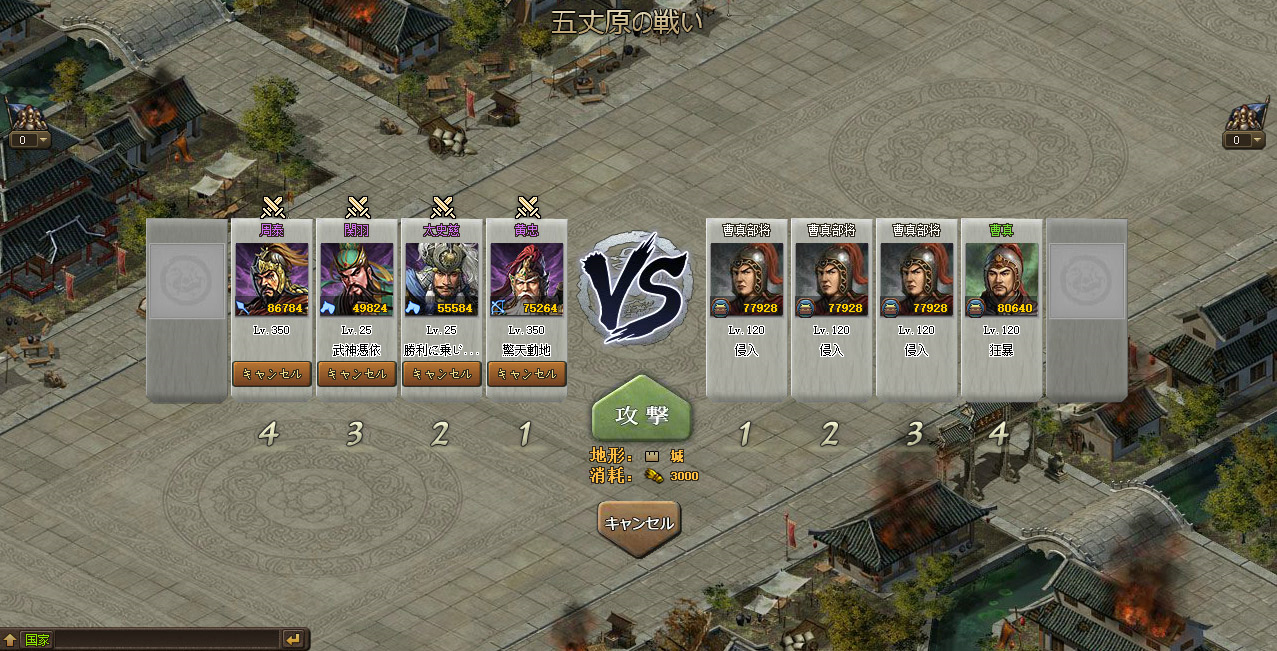The height and width of the screenshot is (651, 1277).
Task: Select 周泰's portrait card
Action: coord(272,280)
